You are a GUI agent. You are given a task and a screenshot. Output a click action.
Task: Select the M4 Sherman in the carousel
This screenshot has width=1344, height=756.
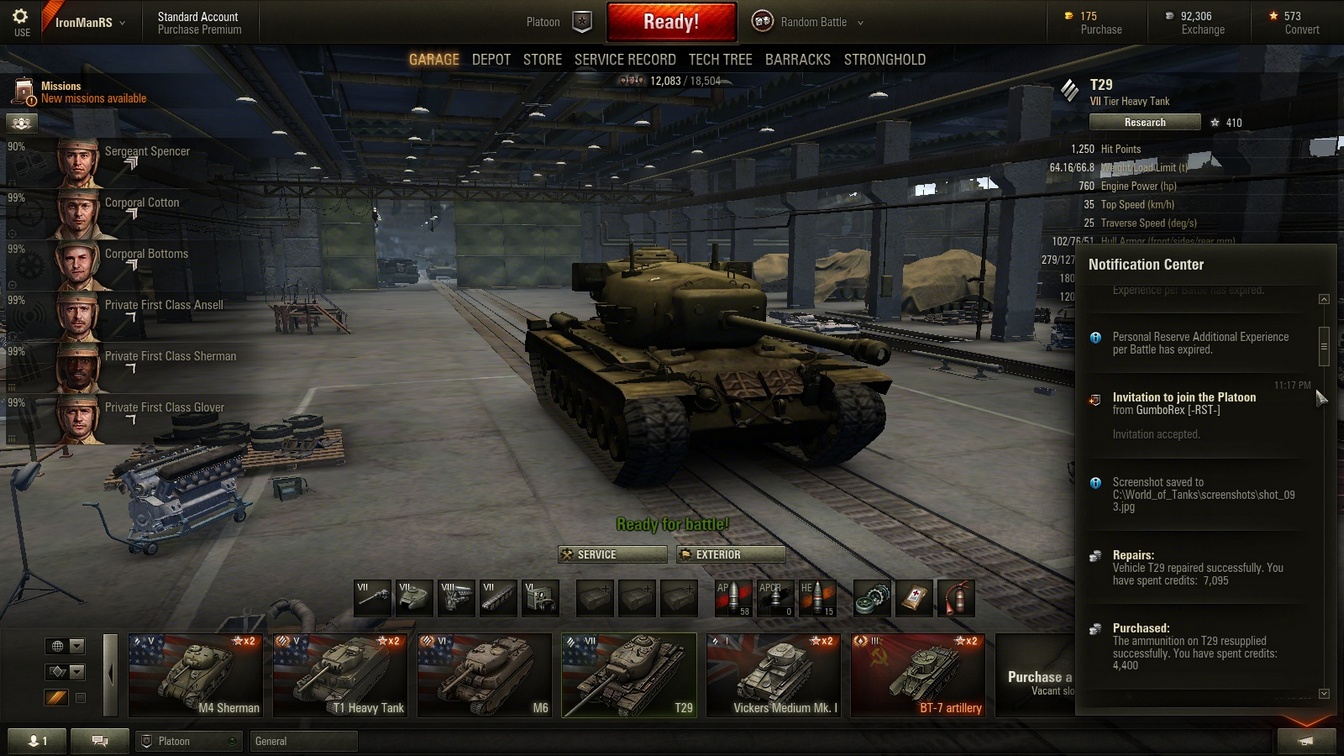click(x=196, y=675)
